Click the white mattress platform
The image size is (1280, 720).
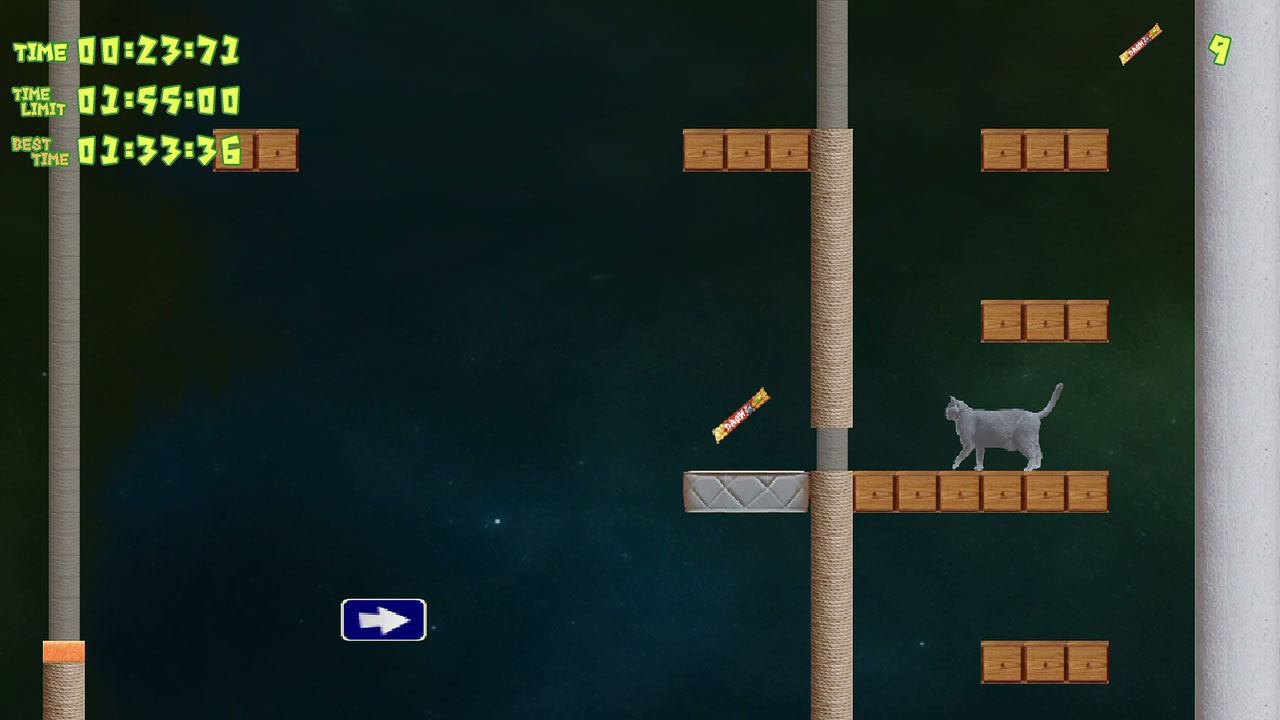click(x=745, y=490)
